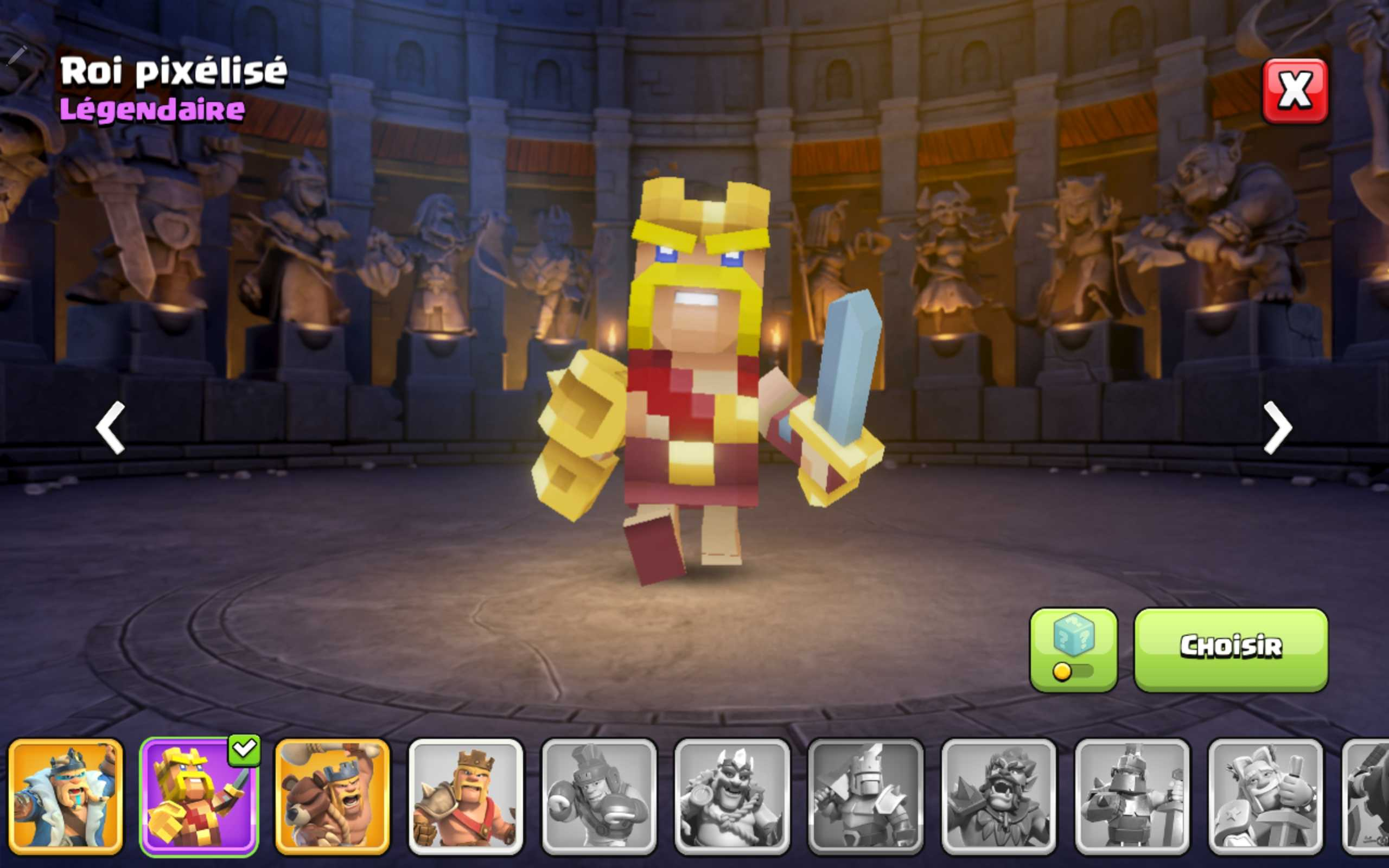1389x868 pixels.
Task: Select the default Barbarian King skin
Action: (x=466, y=796)
